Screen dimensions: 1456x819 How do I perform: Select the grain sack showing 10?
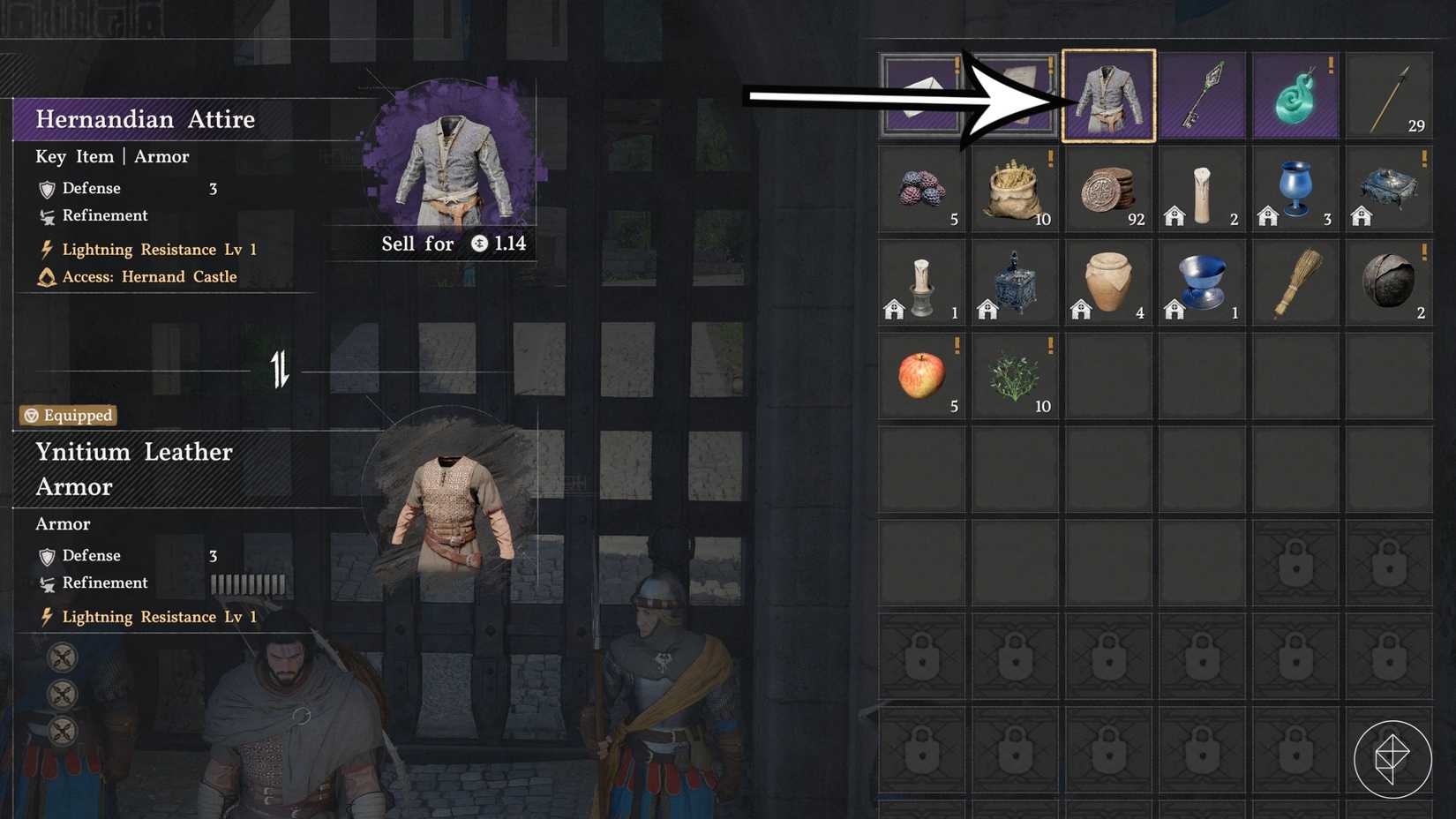pyautogui.click(x=1015, y=189)
